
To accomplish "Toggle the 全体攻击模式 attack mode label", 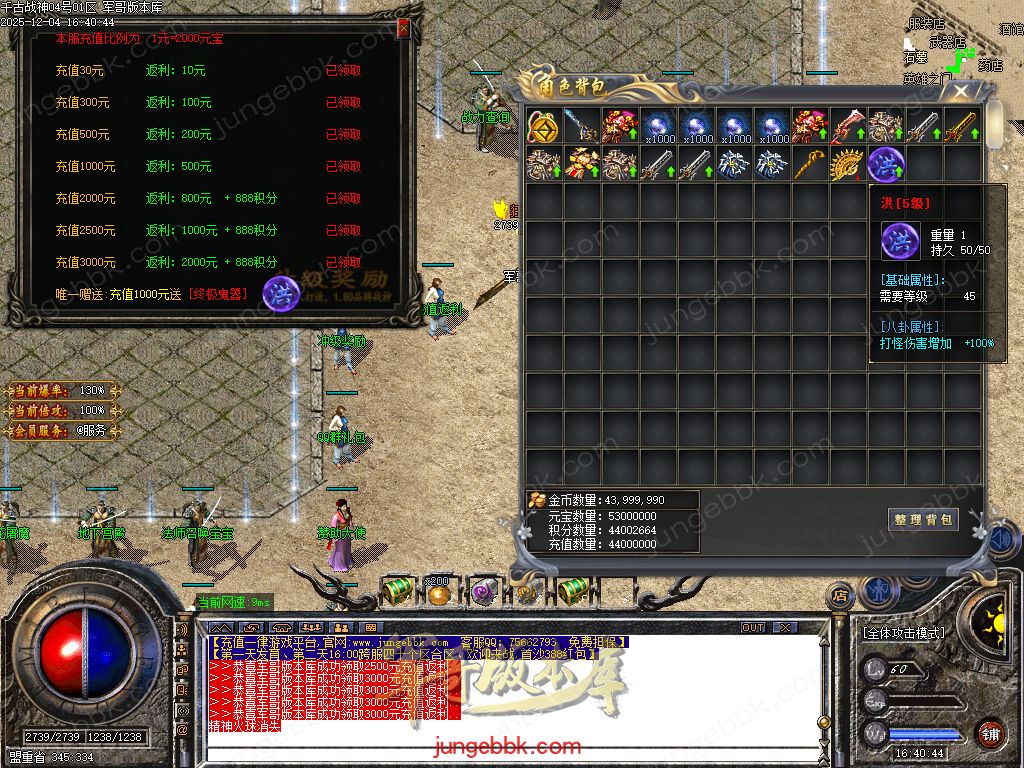I will [x=903, y=633].
